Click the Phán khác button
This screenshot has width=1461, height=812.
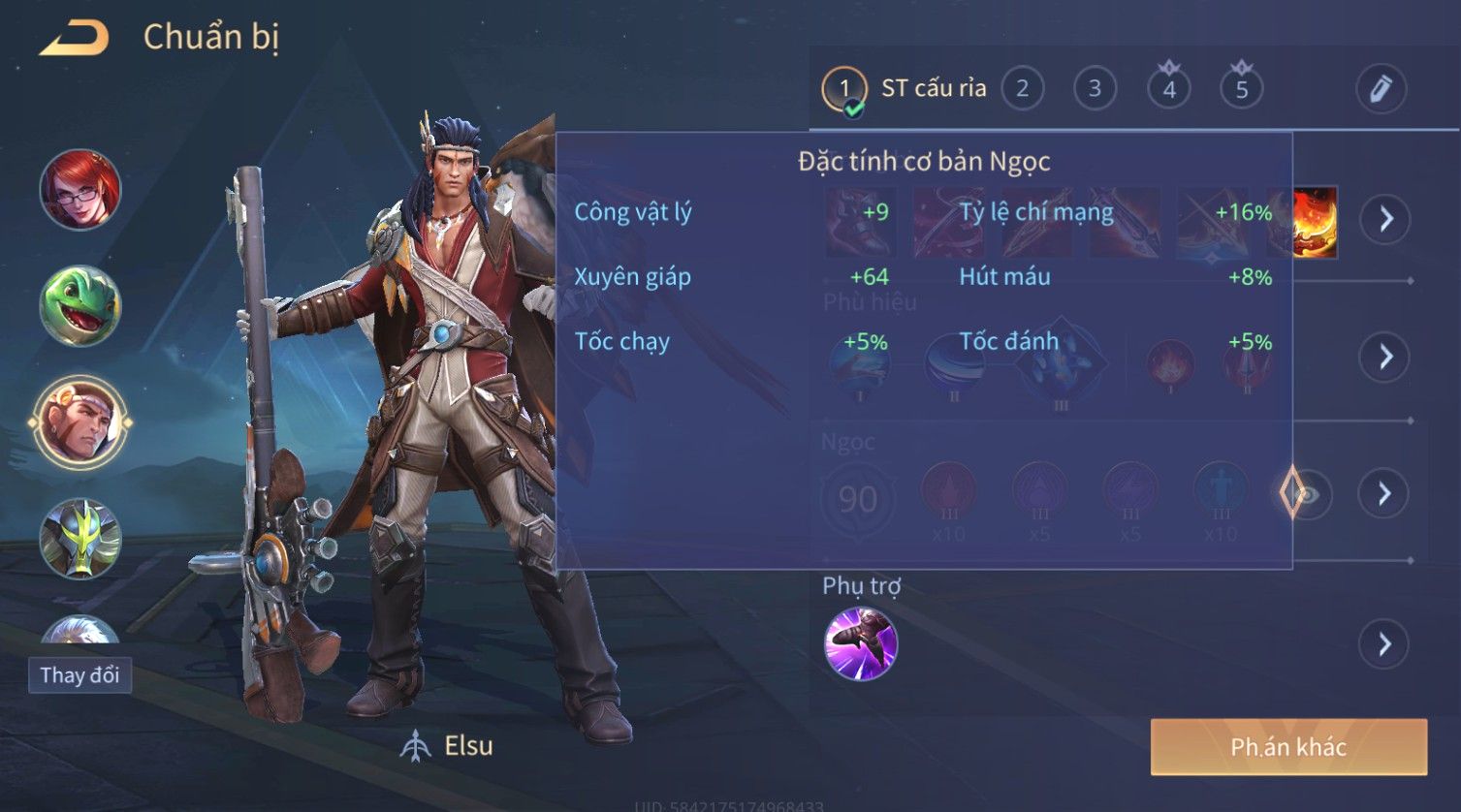click(1288, 747)
